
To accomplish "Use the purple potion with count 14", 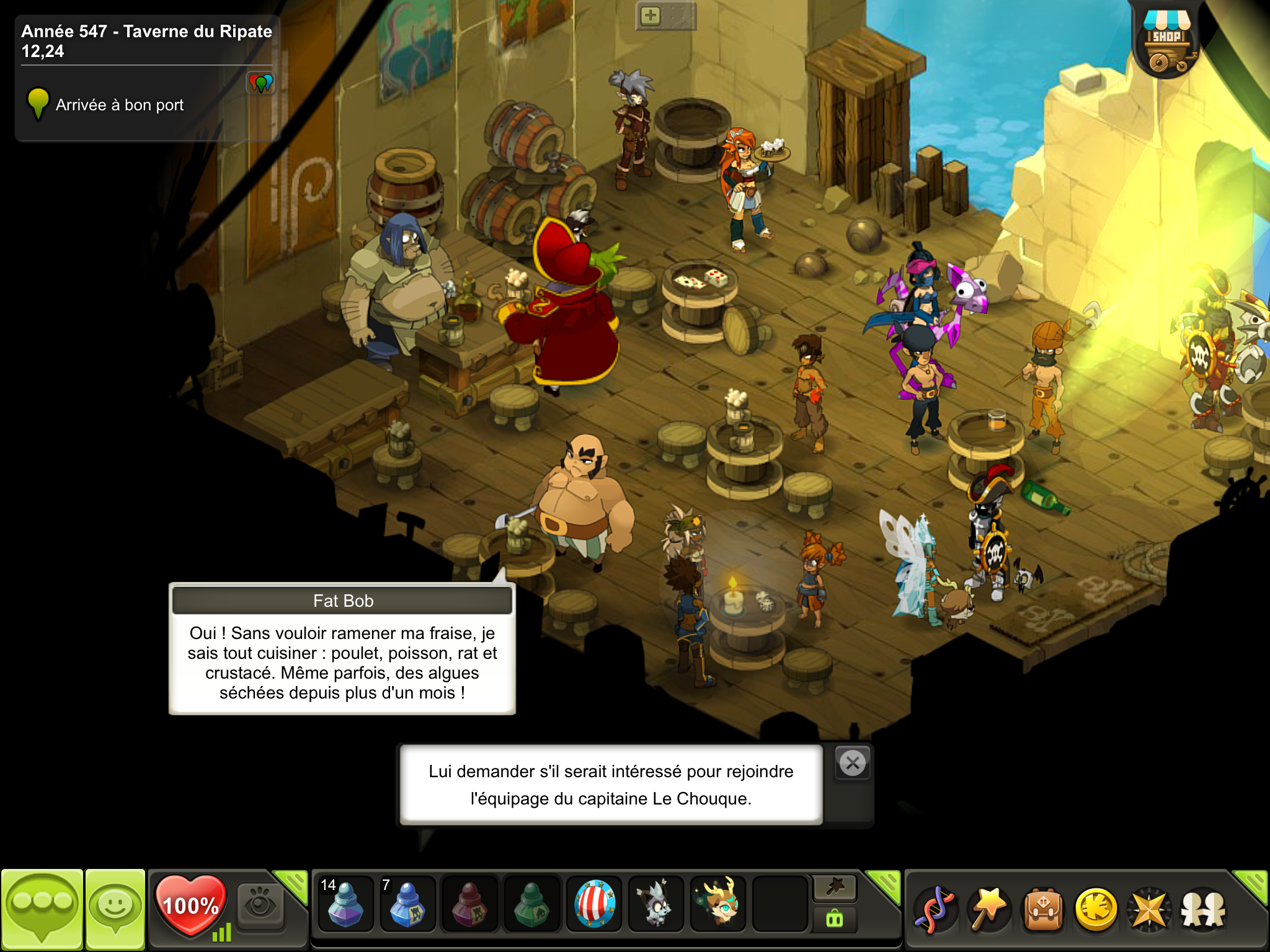I will pos(345,904).
